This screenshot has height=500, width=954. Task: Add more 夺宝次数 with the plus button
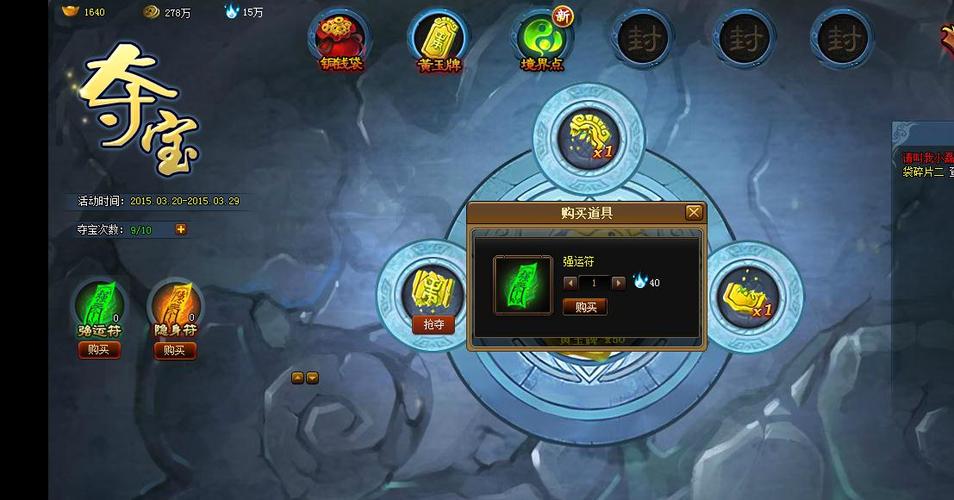181,229
